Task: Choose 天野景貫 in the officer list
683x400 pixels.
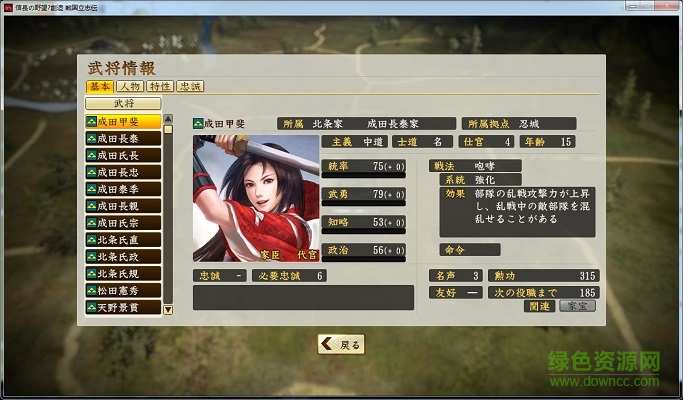Action: [123, 307]
